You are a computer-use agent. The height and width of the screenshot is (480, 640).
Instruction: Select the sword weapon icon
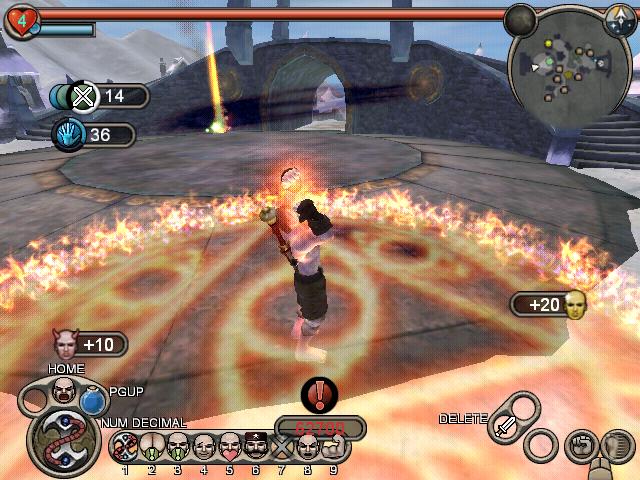click(506, 425)
